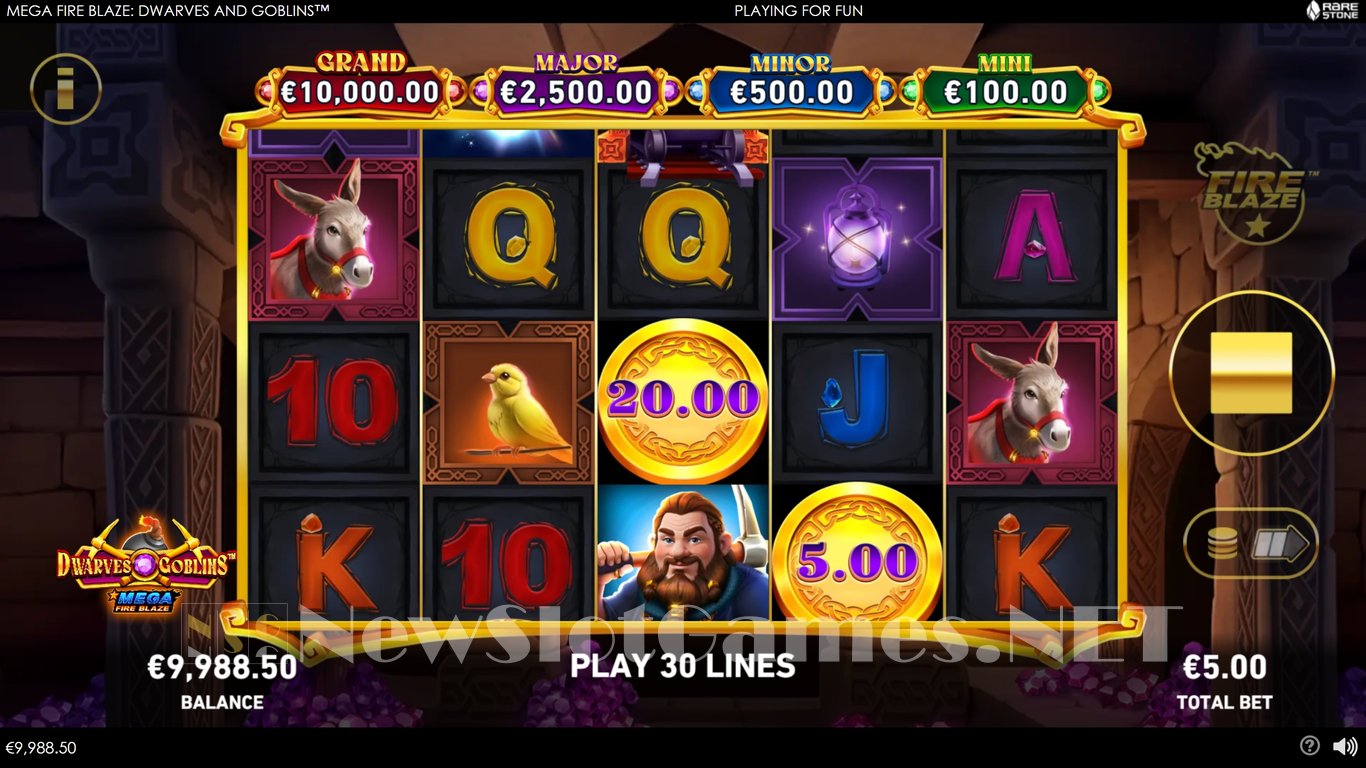This screenshot has height=768, width=1366.
Task: Toggle the sound speaker icon
Action: [1345, 746]
